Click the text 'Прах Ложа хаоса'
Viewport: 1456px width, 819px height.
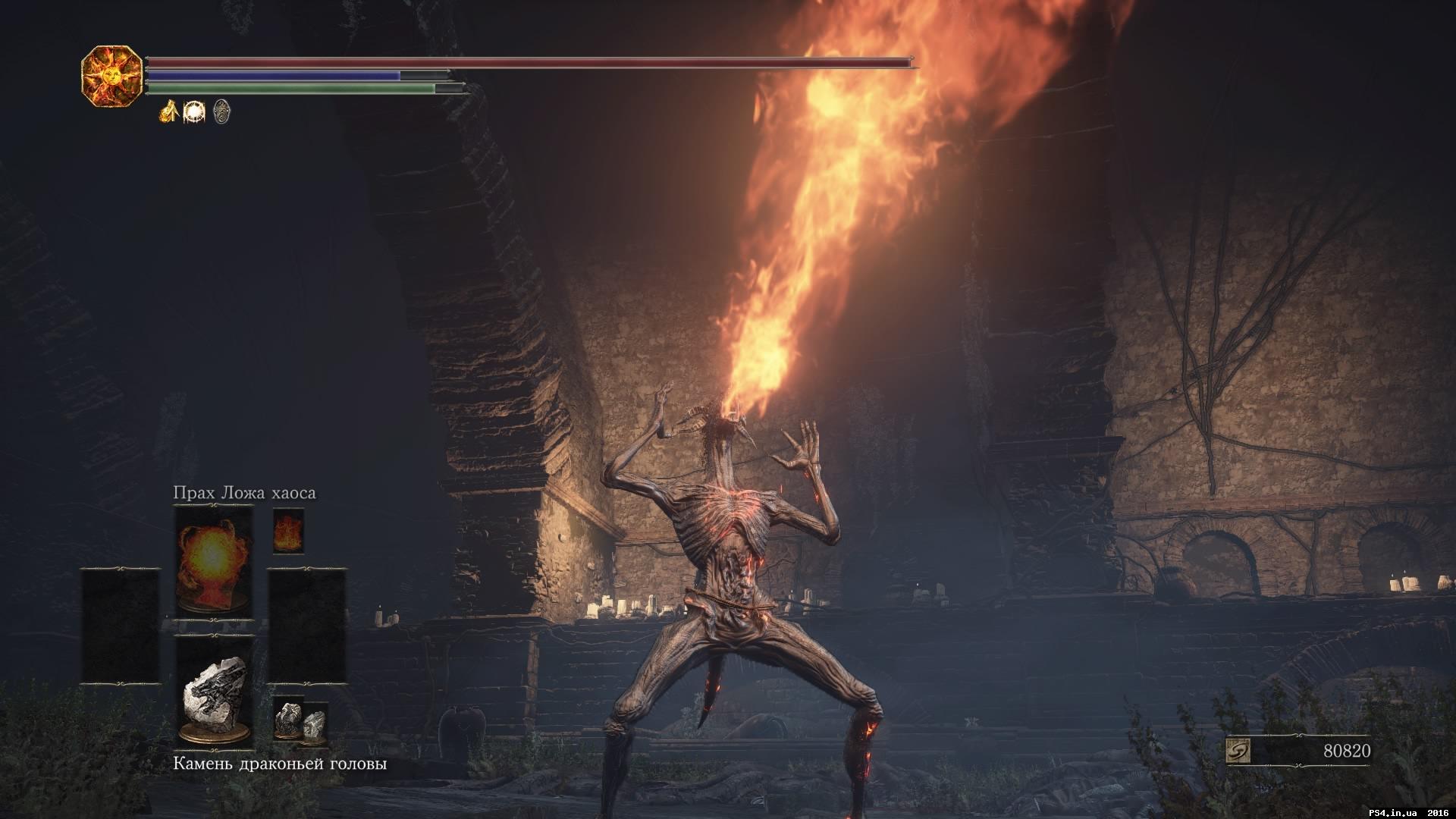click(243, 493)
